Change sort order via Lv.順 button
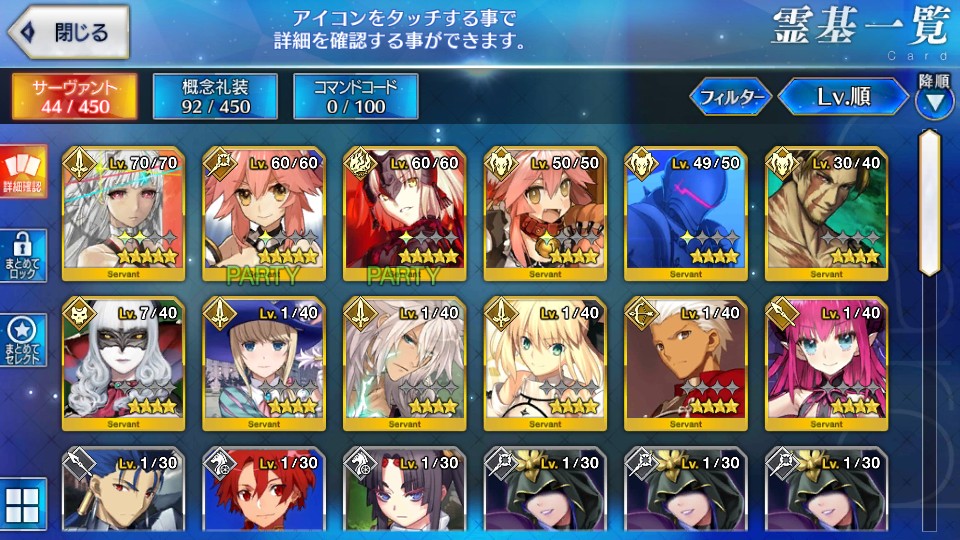This screenshot has height=540, width=960. [x=843, y=97]
